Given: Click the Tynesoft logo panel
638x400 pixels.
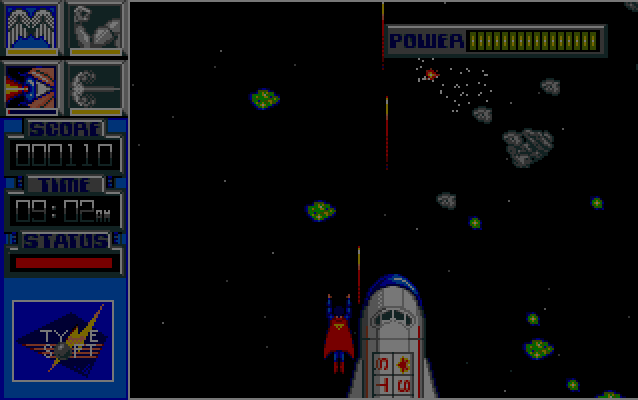Looking at the screenshot, I should point(63,340).
